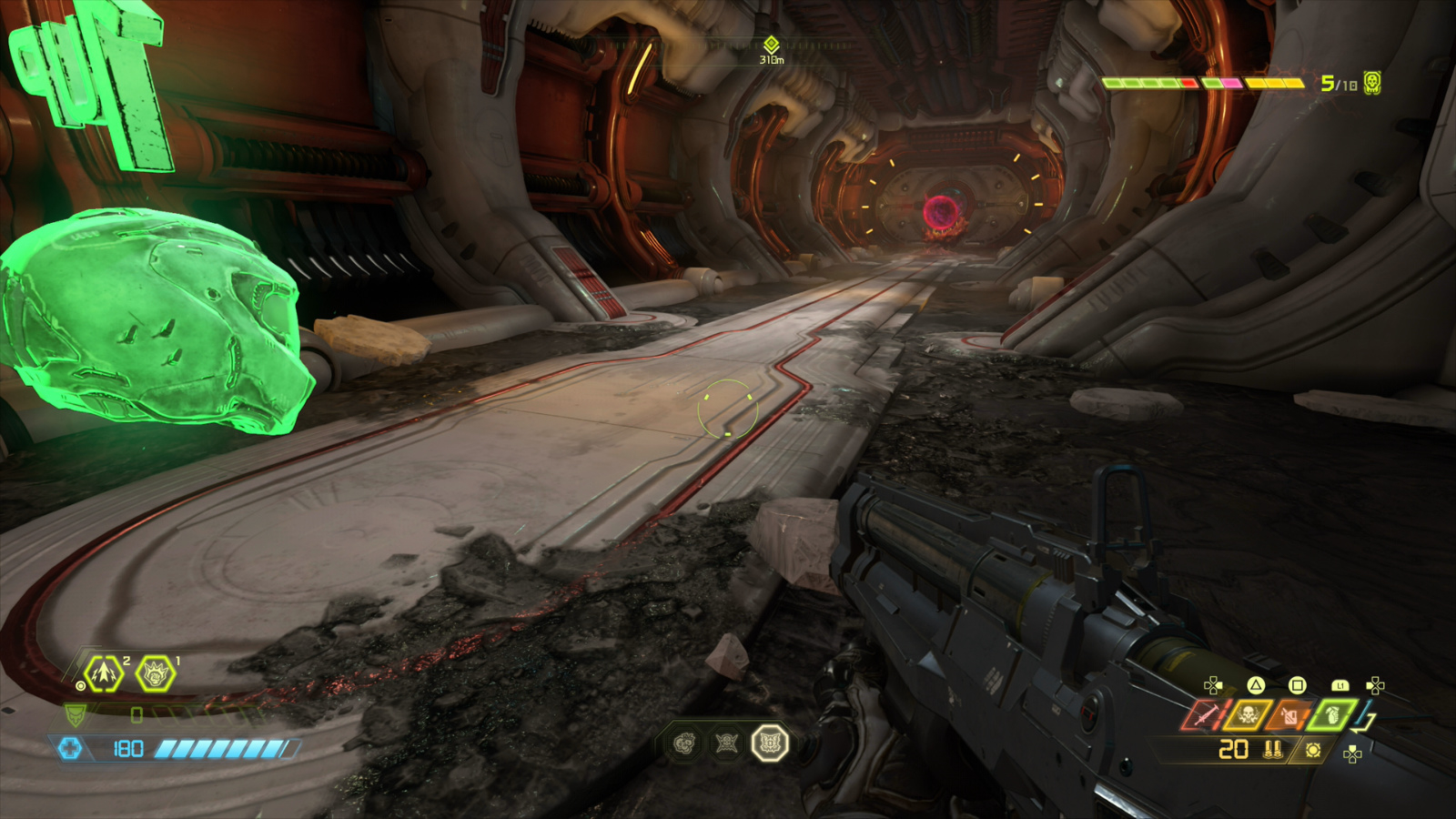
Task: Click the dash arrow hexagon icon
Action: [x=104, y=674]
